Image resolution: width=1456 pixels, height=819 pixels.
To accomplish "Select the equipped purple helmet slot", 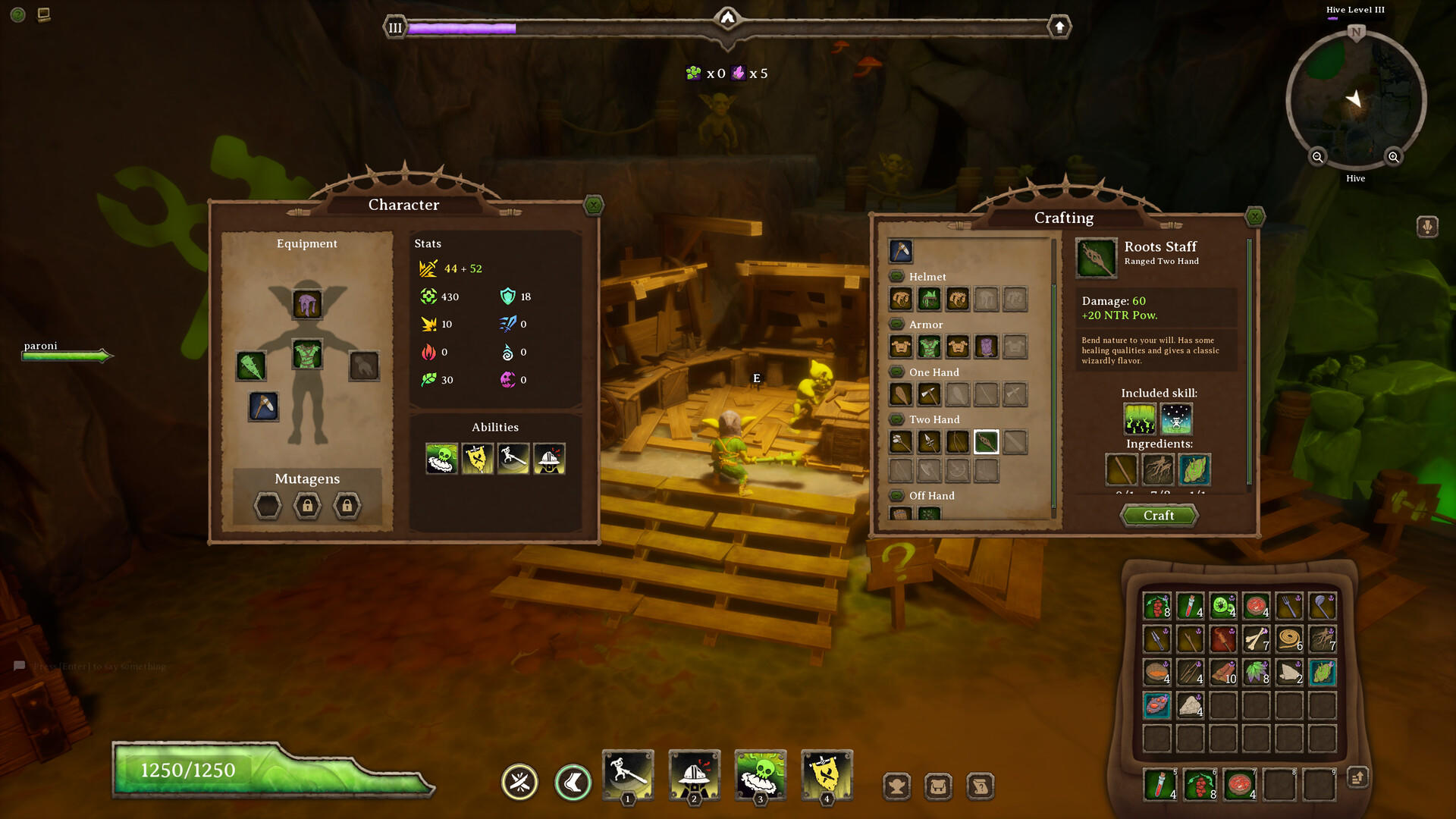I will (307, 305).
